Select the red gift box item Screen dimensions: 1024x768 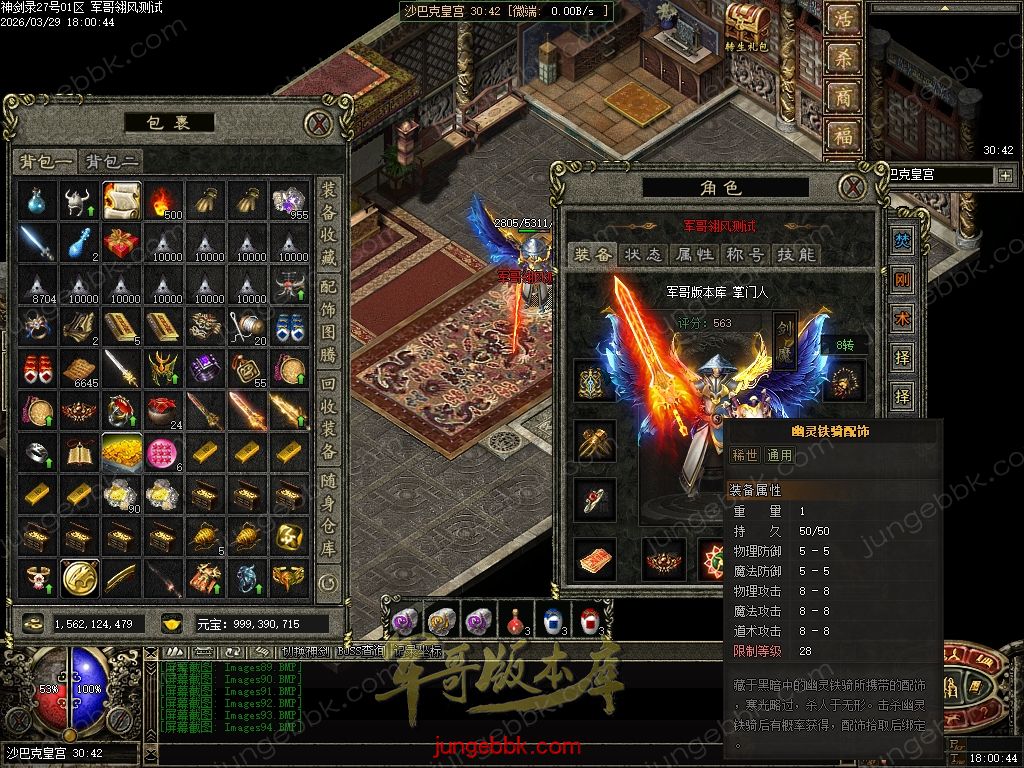coord(121,243)
